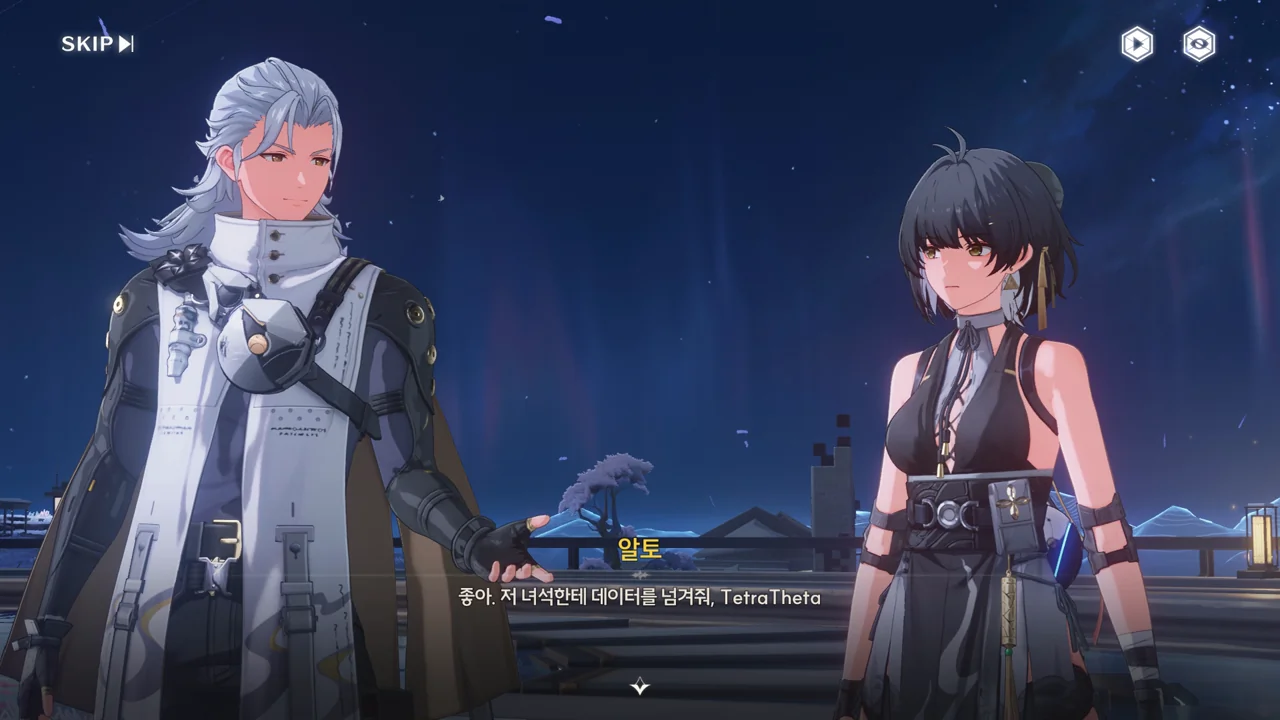Viewport: 1280px width, 720px height.
Task: Hide the dialogue interface with the eye icon
Action: click(x=1199, y=44)
